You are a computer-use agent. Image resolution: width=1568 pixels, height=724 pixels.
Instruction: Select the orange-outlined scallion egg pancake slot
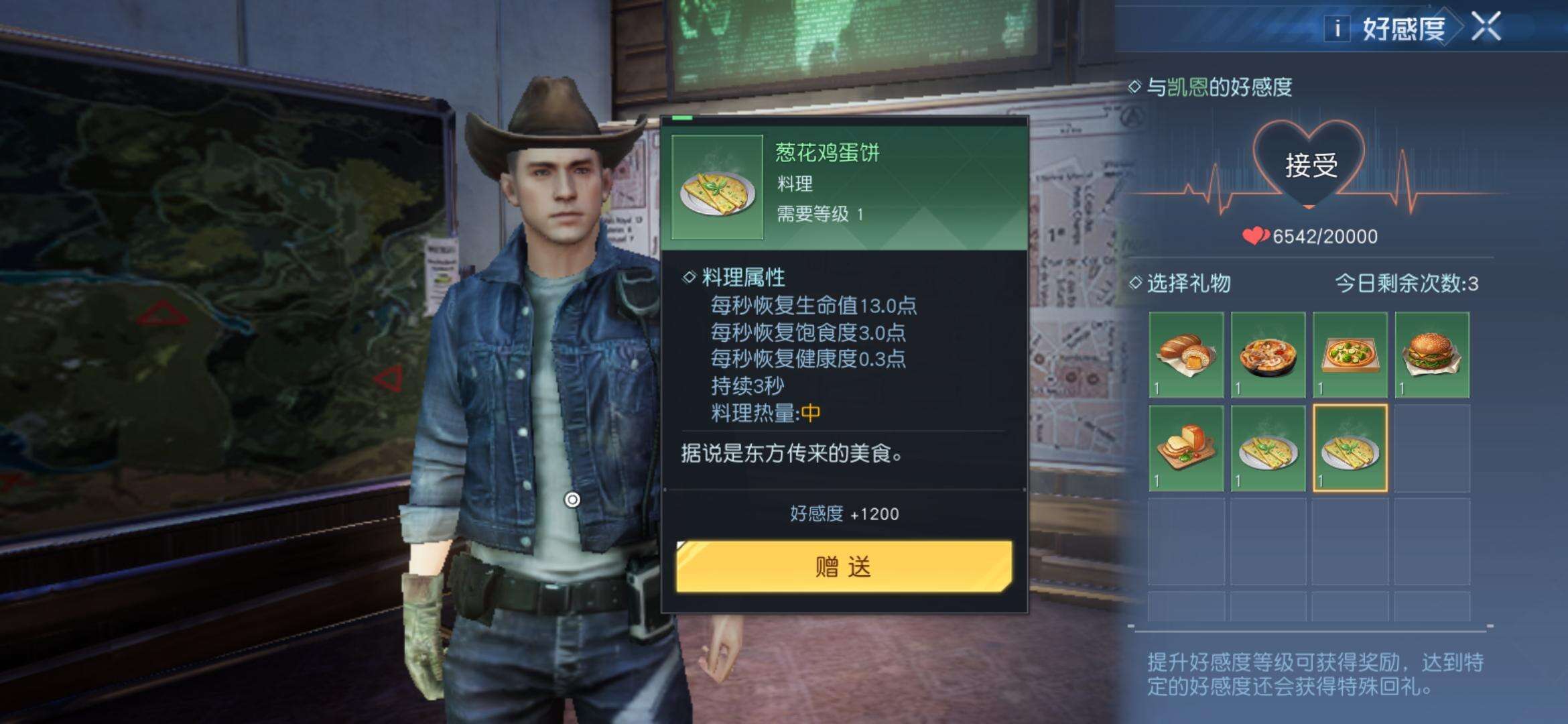(1350, 448)
